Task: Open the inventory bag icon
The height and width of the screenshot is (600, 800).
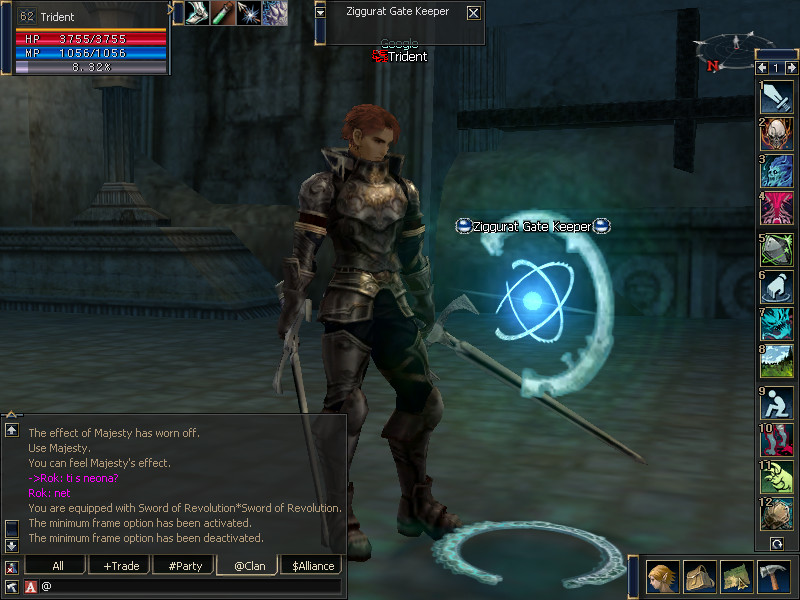Action: pyautogui.click(x=700, y=576)
